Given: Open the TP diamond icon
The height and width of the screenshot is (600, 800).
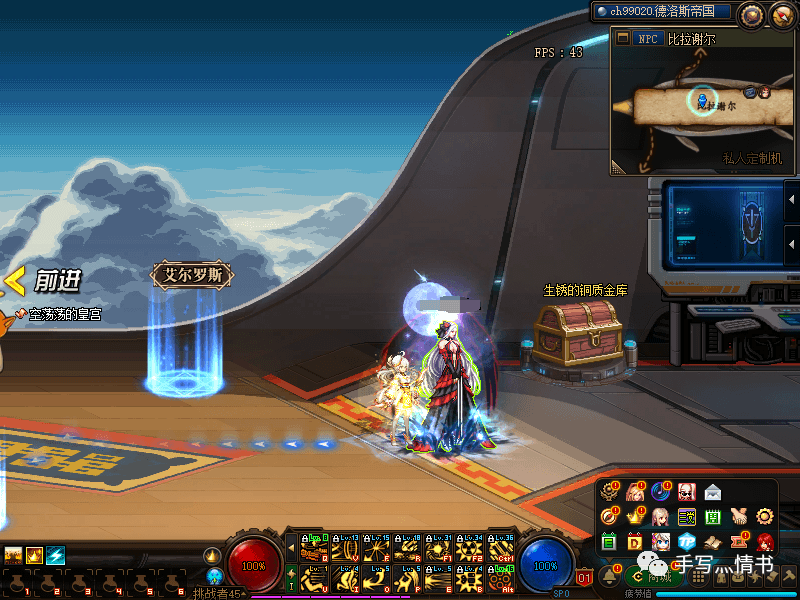Looking at the screenshot, I should (x=687, y=542).
